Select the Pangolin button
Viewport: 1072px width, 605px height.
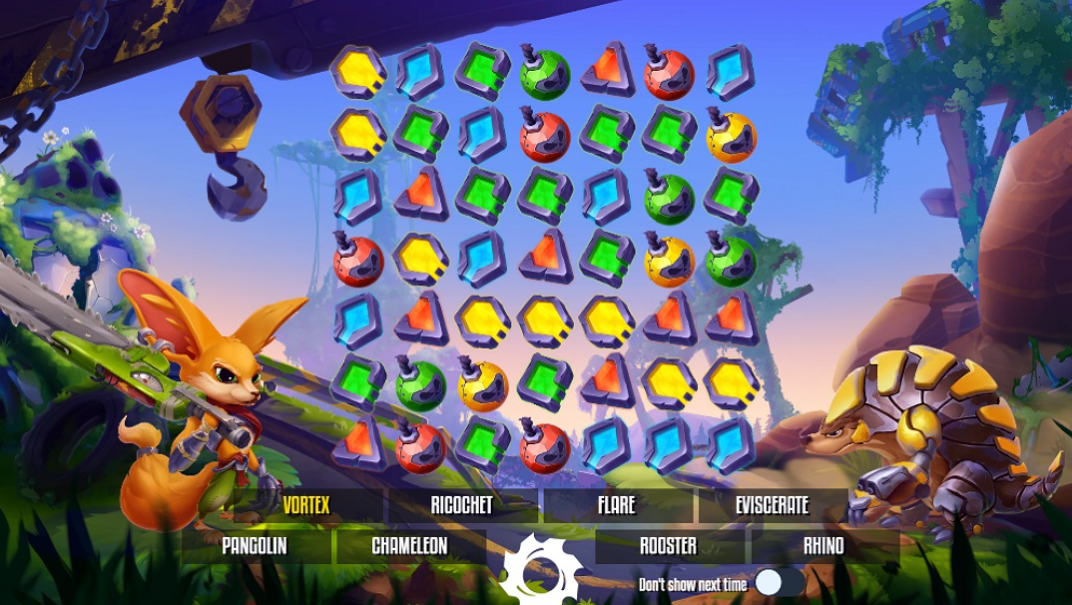254,546
